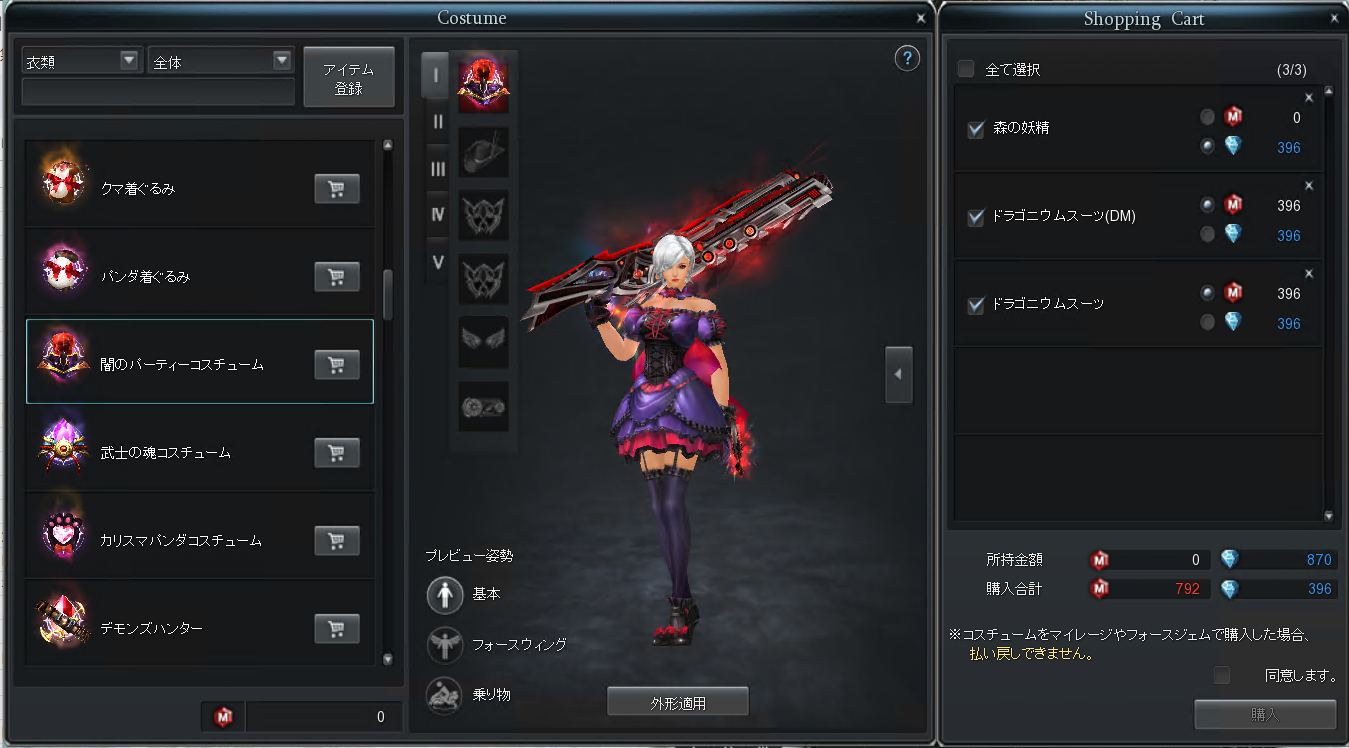Switch to preview preset tab II
This screenshot has width=1349, height=748.
point(437,122)
